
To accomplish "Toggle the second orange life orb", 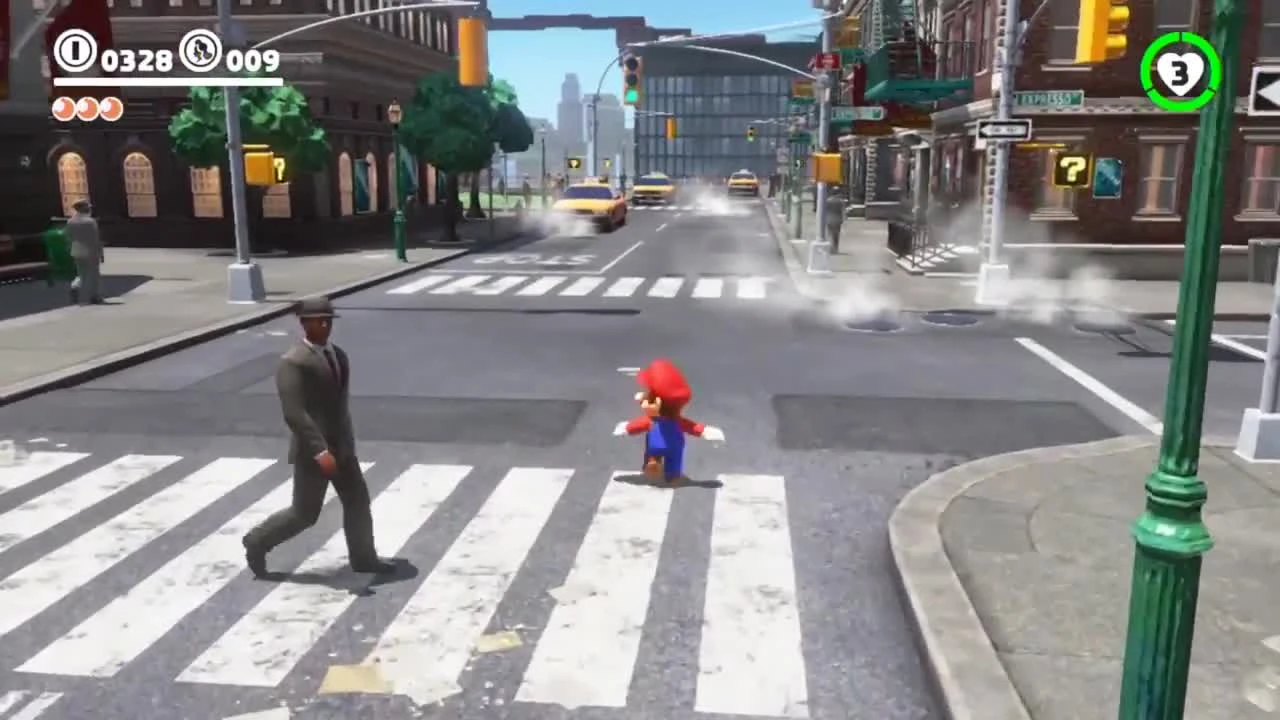I will (88, 109).
